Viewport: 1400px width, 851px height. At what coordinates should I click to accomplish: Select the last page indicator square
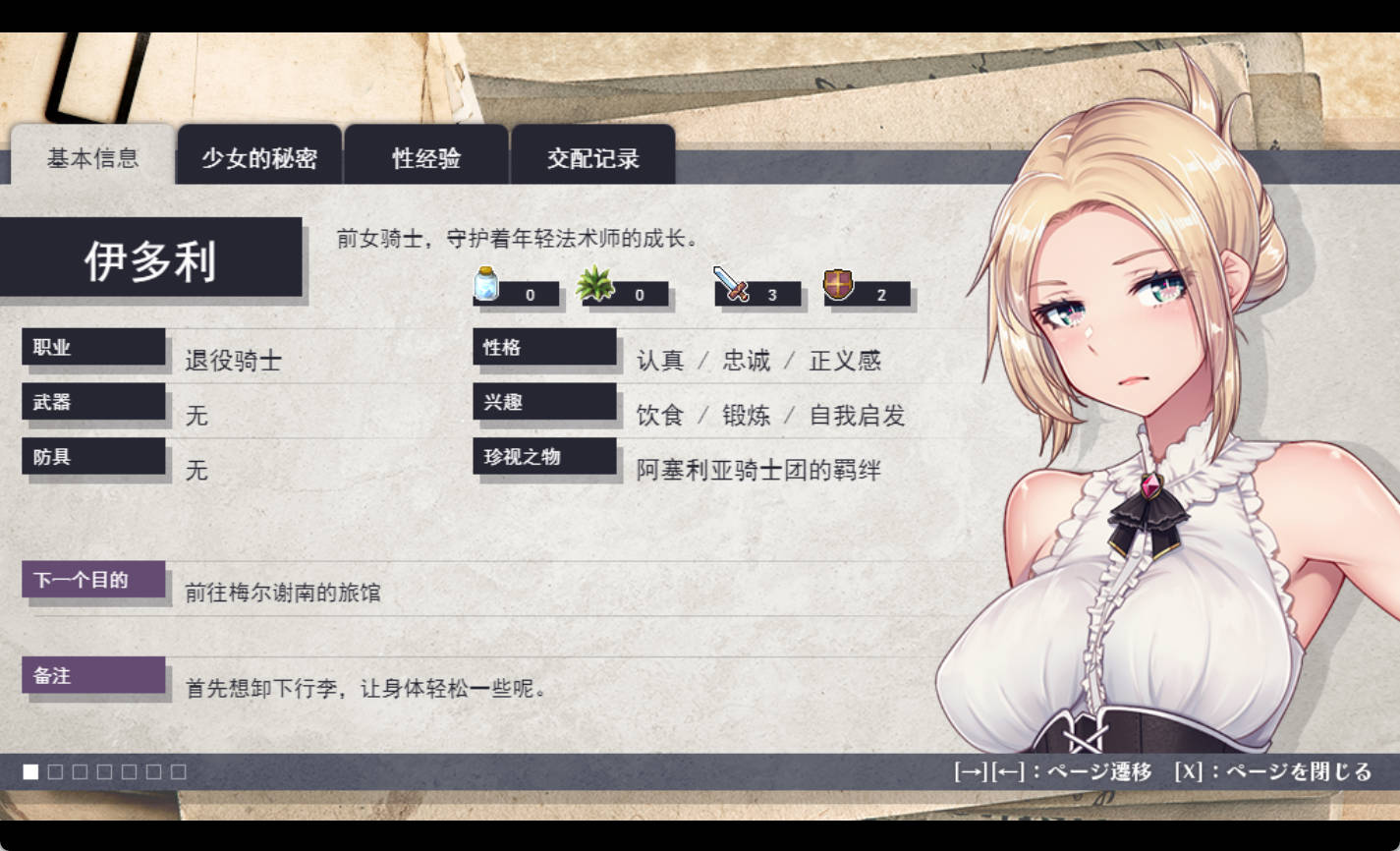coord(178,773)
